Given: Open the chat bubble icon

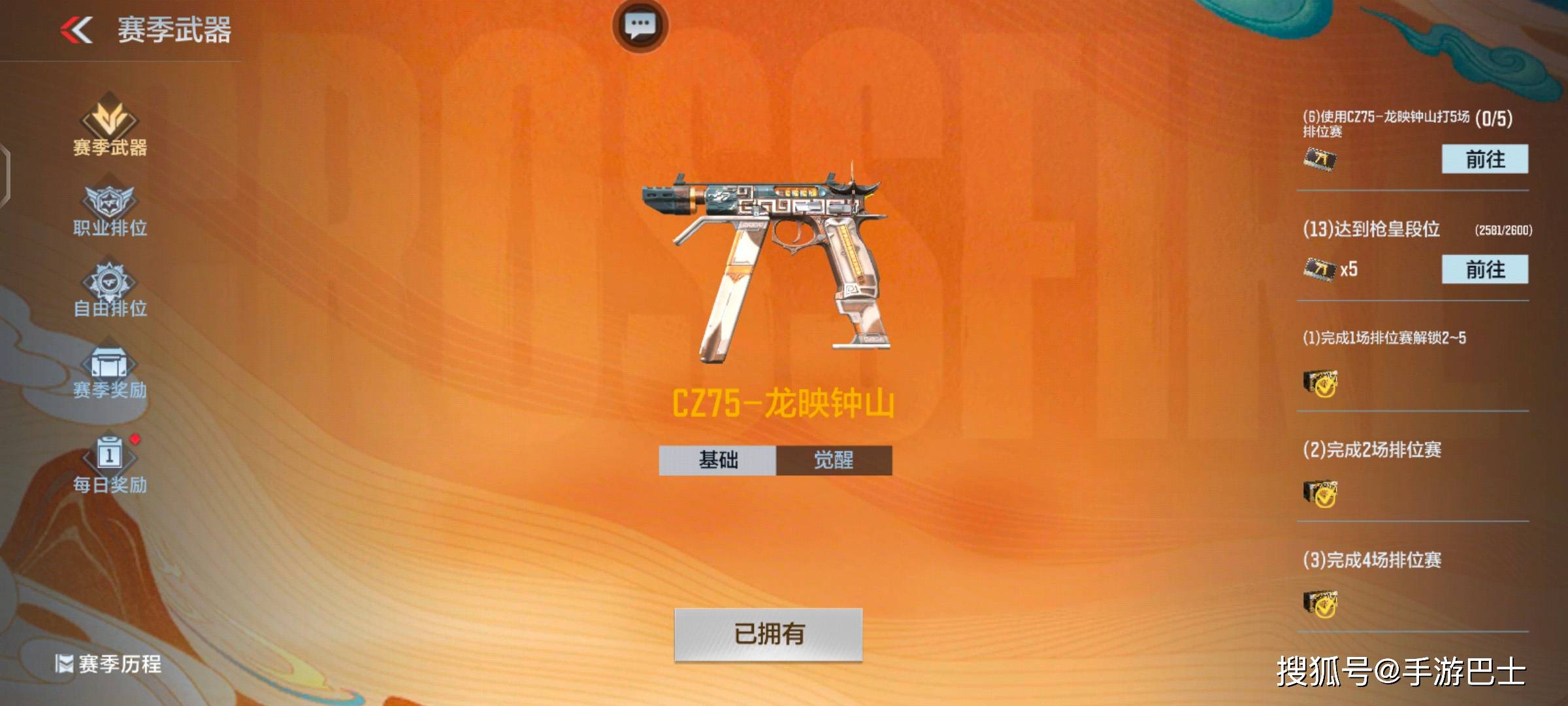Looking at the screenshot, I should (640, 26).
